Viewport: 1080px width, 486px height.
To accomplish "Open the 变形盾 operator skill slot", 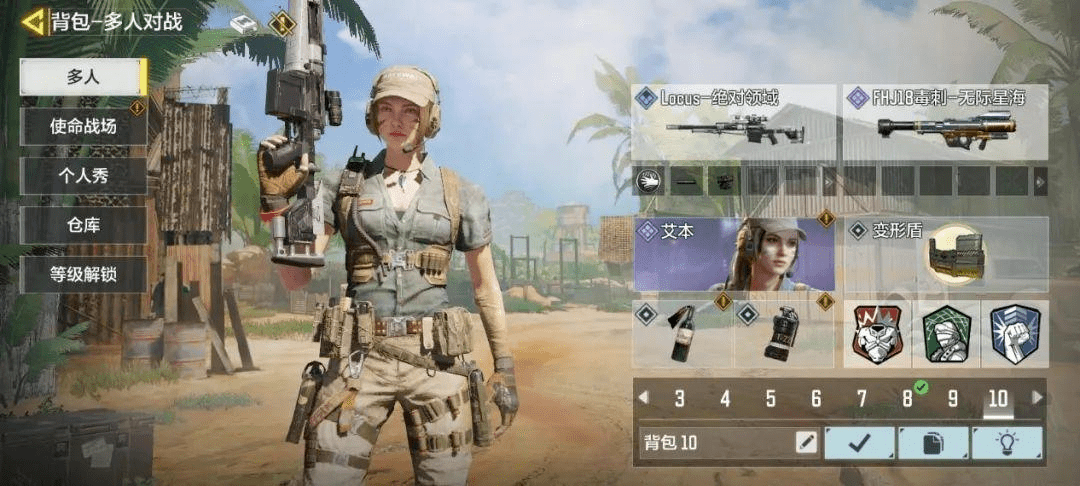I will click(945, 254).
